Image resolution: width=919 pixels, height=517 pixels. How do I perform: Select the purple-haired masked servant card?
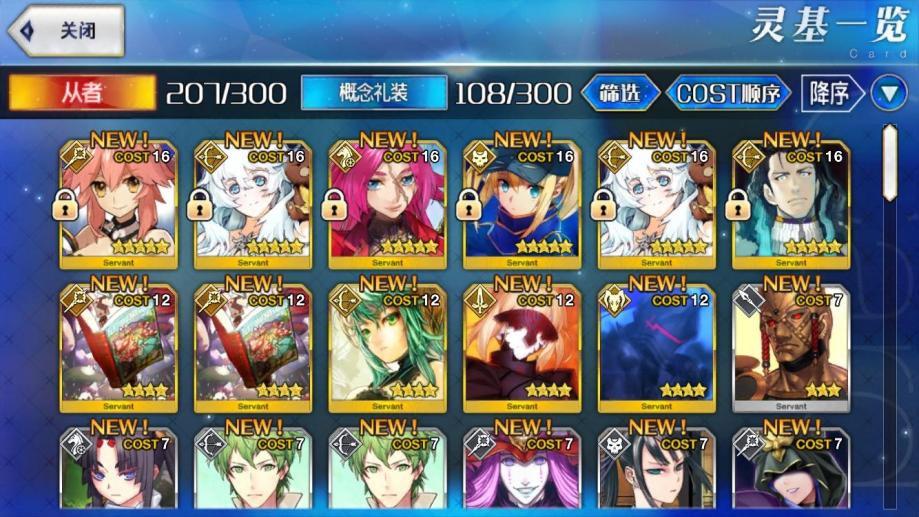pos(522,474)
